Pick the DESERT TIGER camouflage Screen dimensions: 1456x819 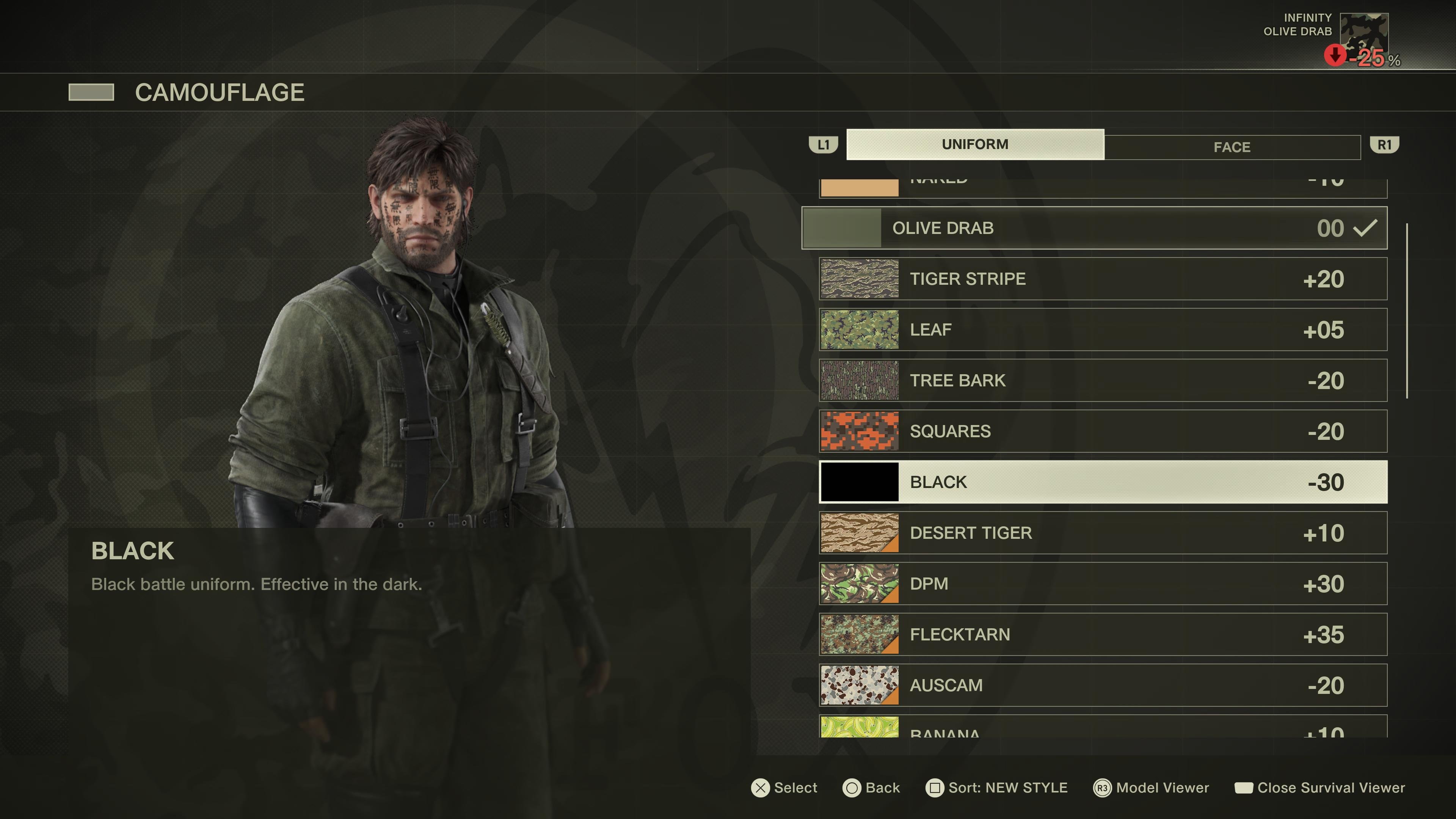[1103, 533]
